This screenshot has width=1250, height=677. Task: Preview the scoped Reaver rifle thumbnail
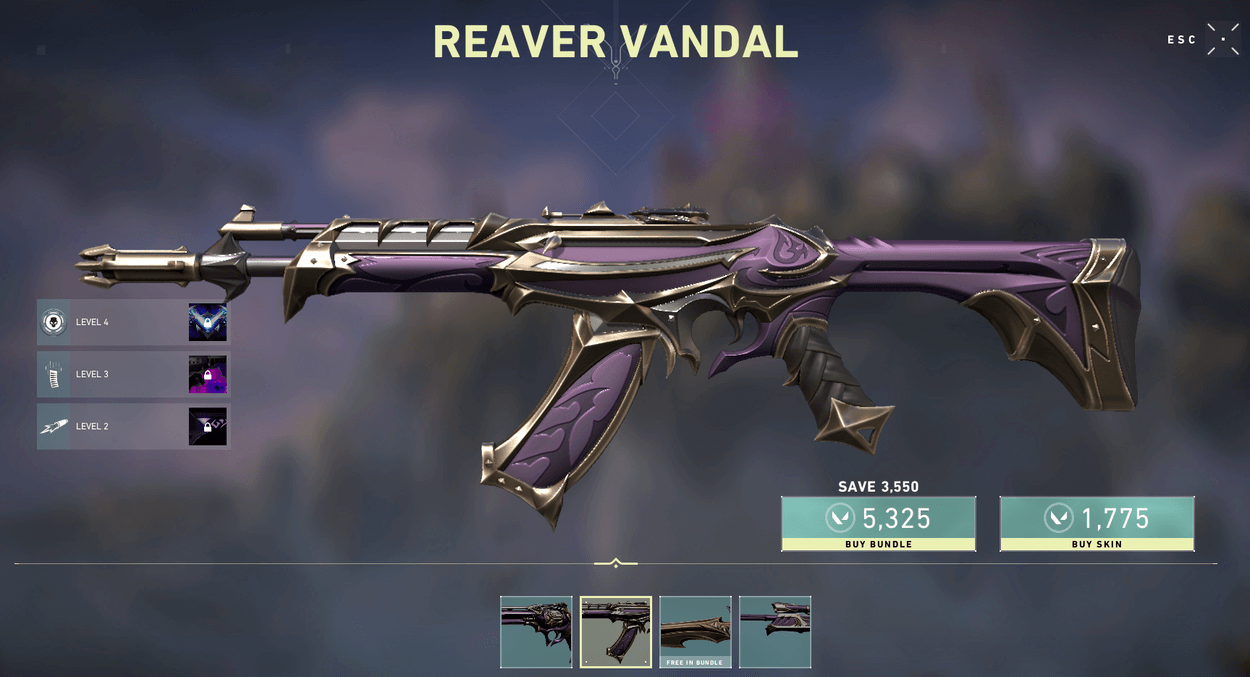point(775,632)
